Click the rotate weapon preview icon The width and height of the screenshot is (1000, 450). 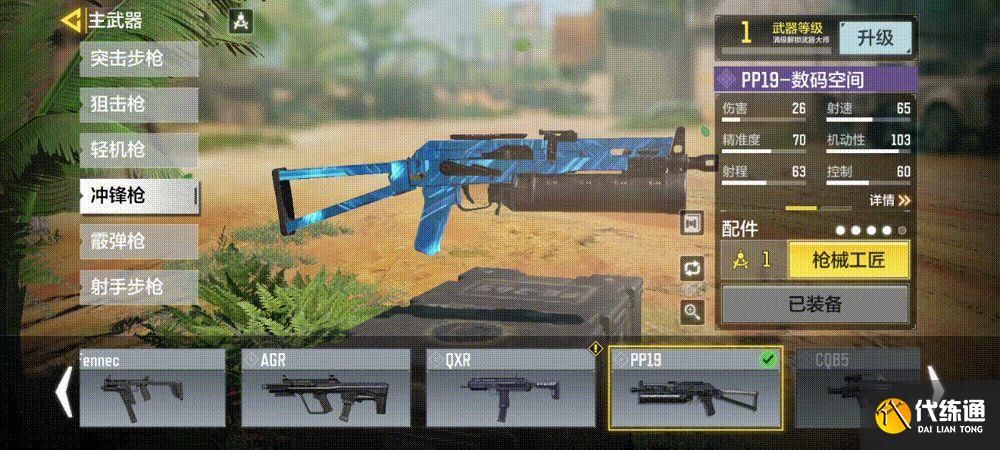(691, 268)
